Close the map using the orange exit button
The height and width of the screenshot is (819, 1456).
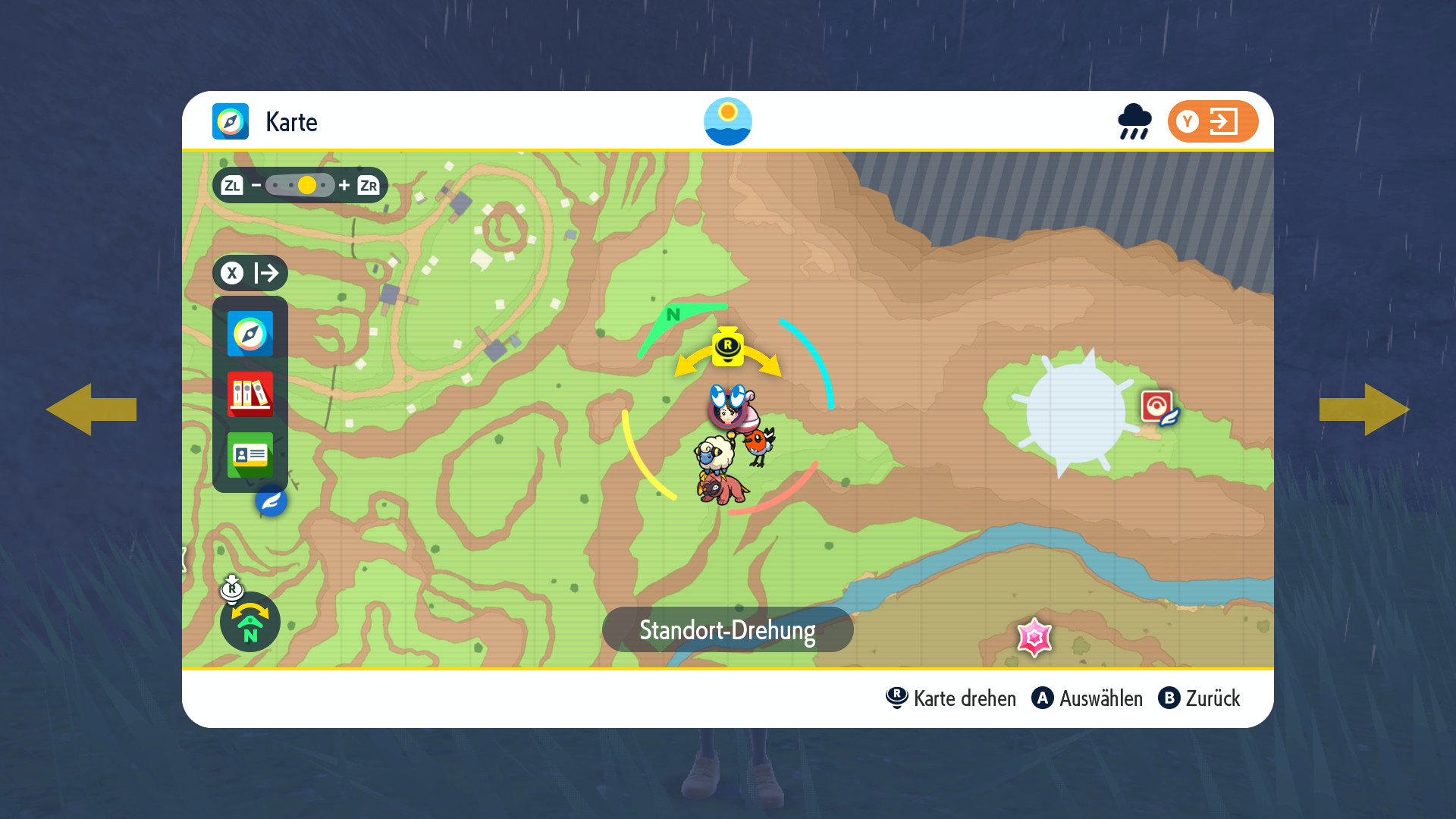(x=1213, y=121)
